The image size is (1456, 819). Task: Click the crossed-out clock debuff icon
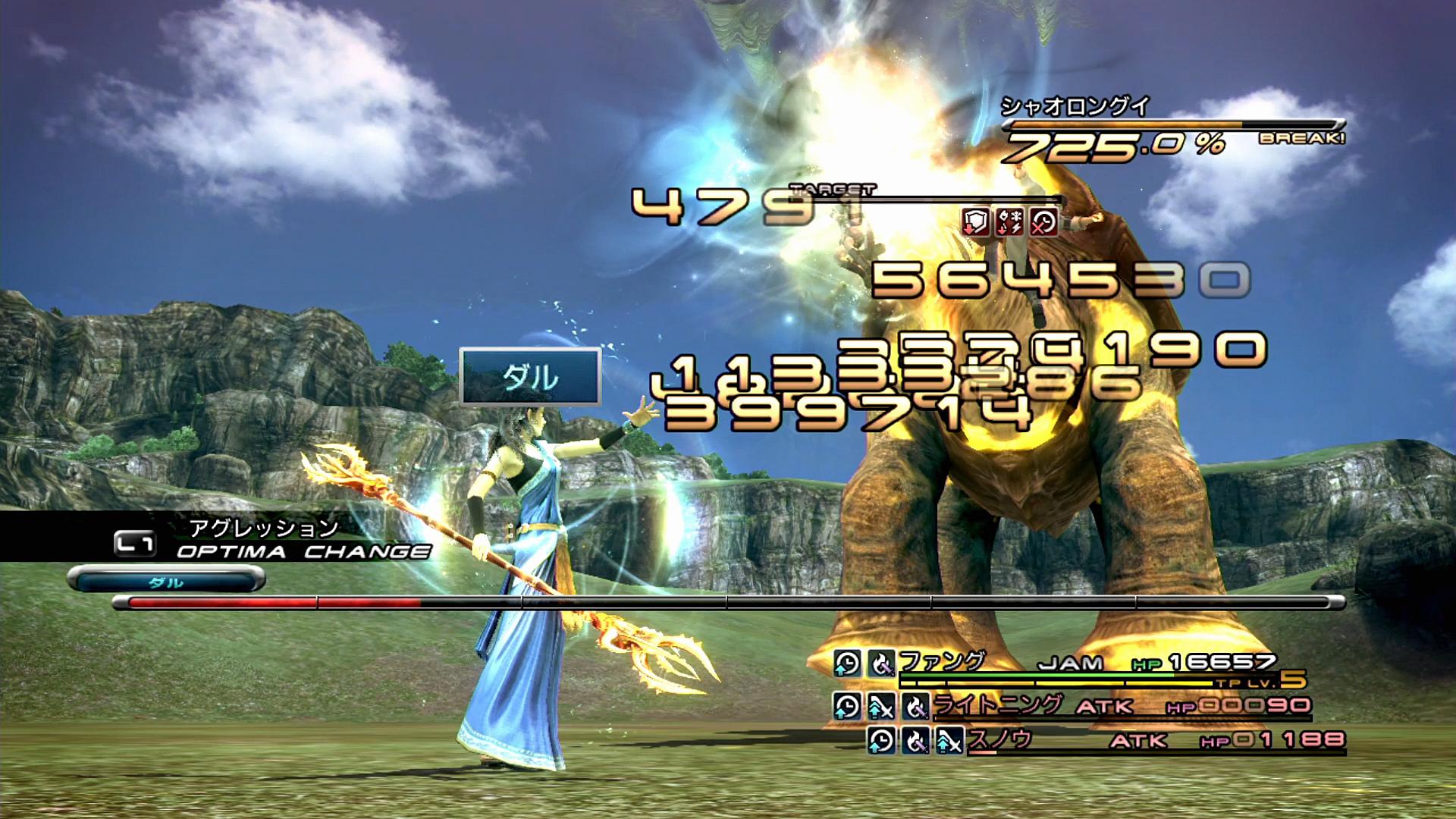click(1044, 222)
